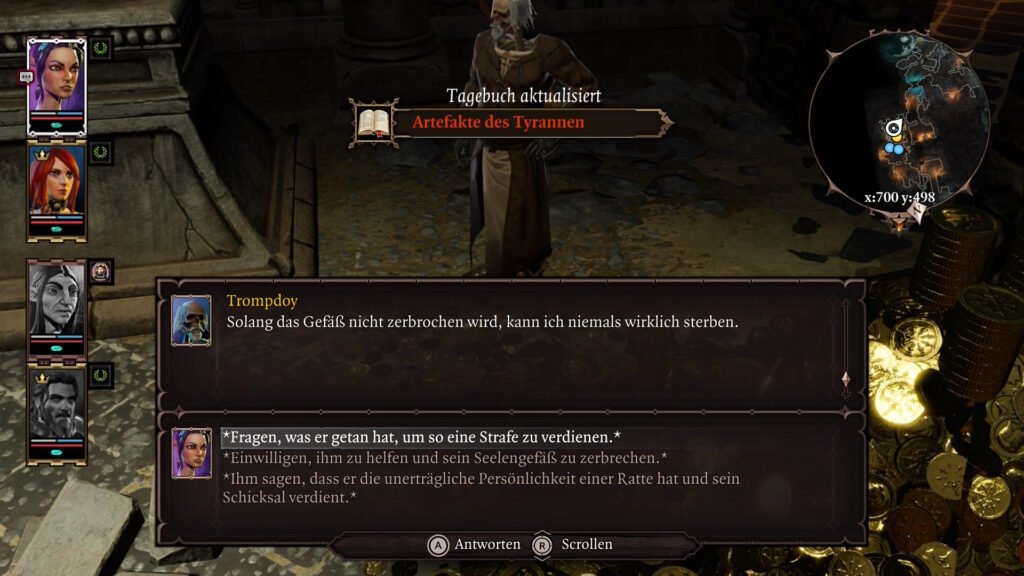The width and height of the screenshot is (1024, 576).
Task: Choose the reply agreeing to break his soul jar
Action: click(445, 458)
